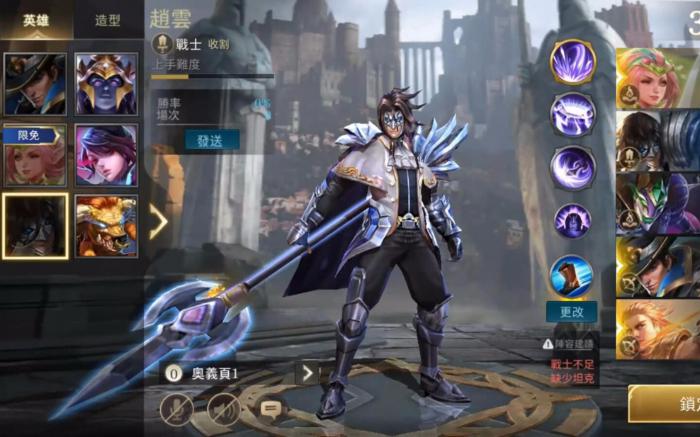The height and width of the screenshot is (437, 700).
Task: Choose the orange monkey hero portrait
Action: 106,226
